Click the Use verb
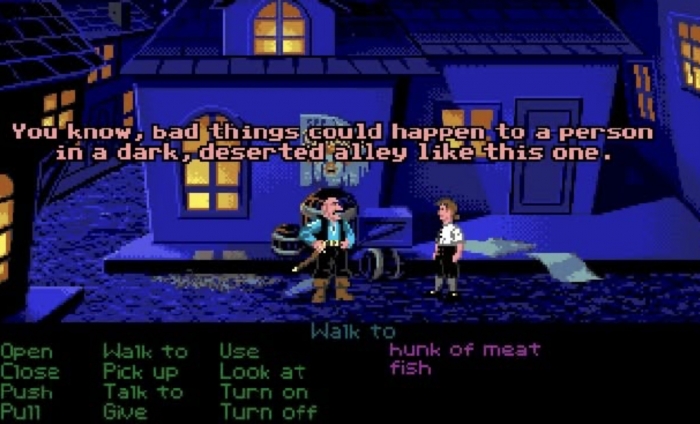This screenshot has width=700, height=424. [x=240, y=352]
